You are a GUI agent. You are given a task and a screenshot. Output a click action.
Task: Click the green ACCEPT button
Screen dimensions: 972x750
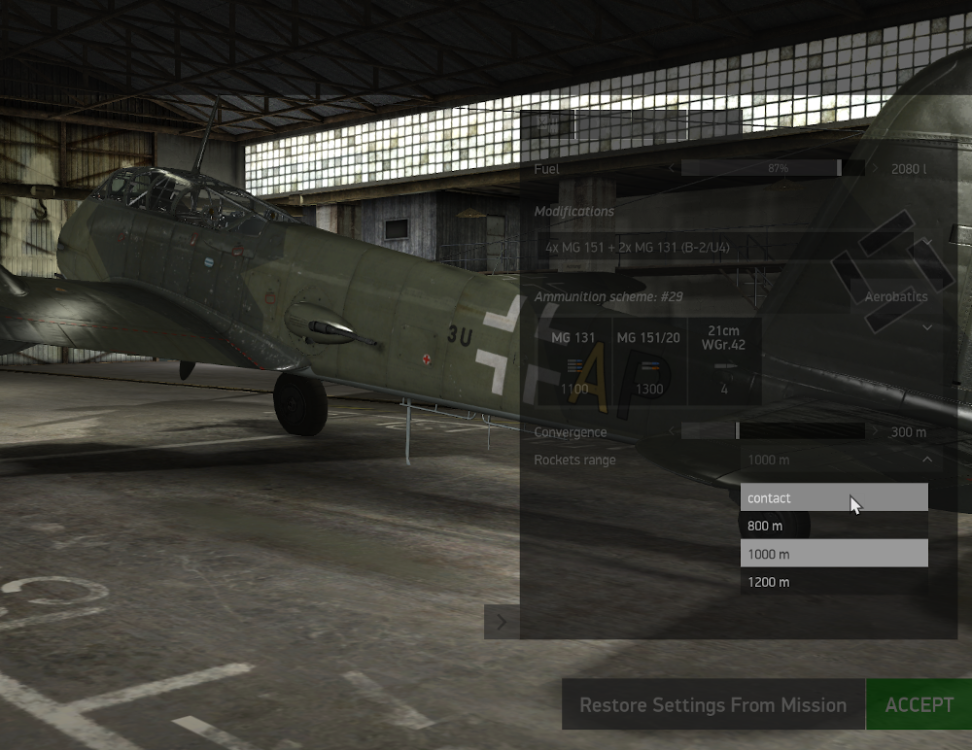pos(918,705)
